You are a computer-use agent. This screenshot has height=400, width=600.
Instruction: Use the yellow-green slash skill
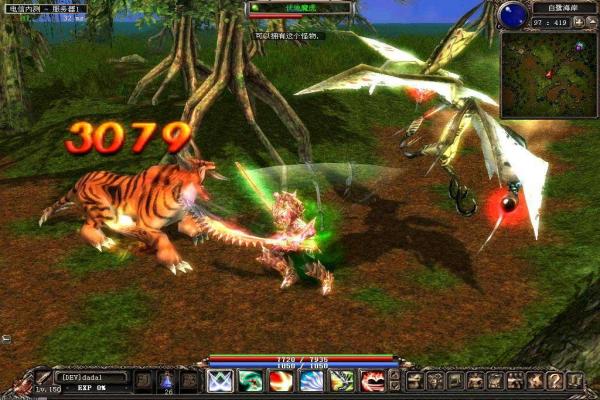tap(343, 380)
